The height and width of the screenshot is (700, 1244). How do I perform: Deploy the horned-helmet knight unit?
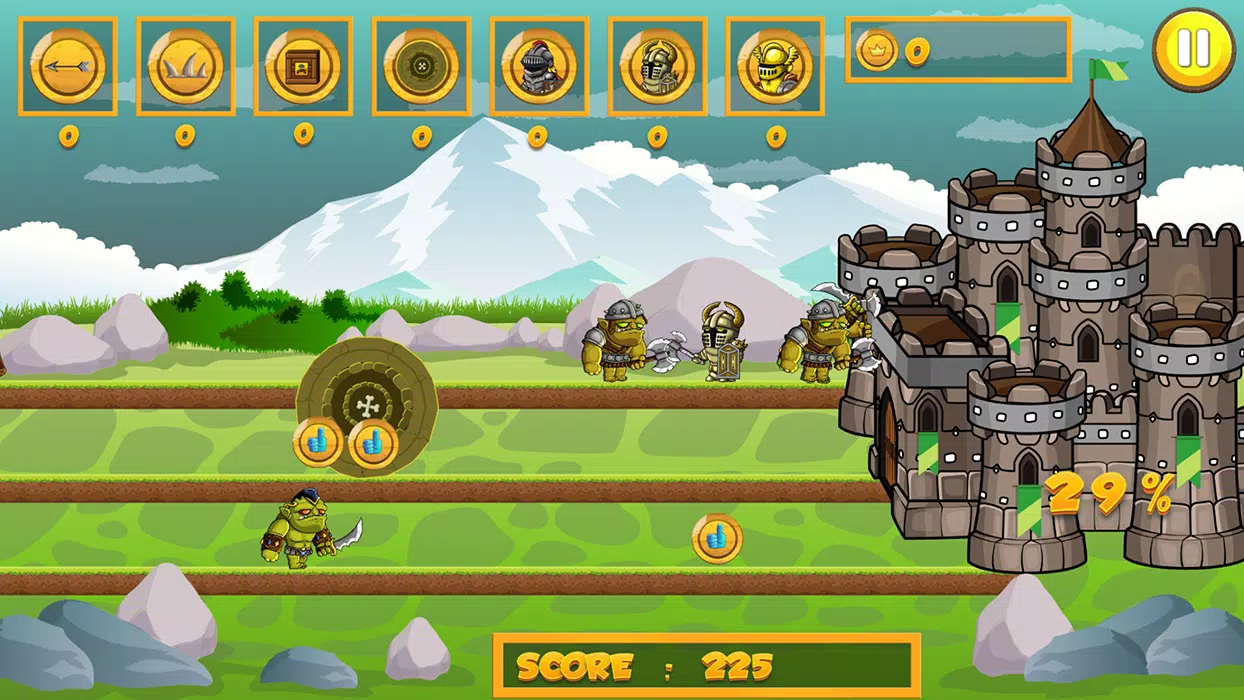(x=657, y=66)
